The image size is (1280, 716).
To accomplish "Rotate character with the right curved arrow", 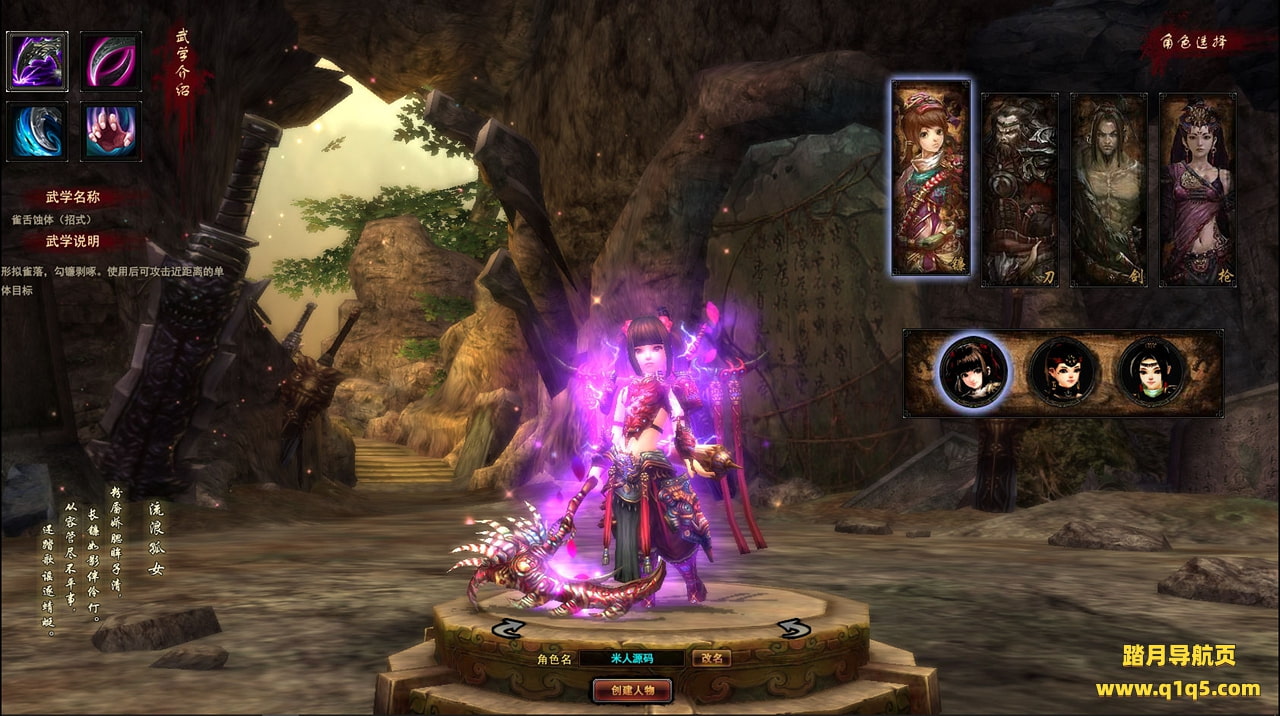I will coord(794,628).
